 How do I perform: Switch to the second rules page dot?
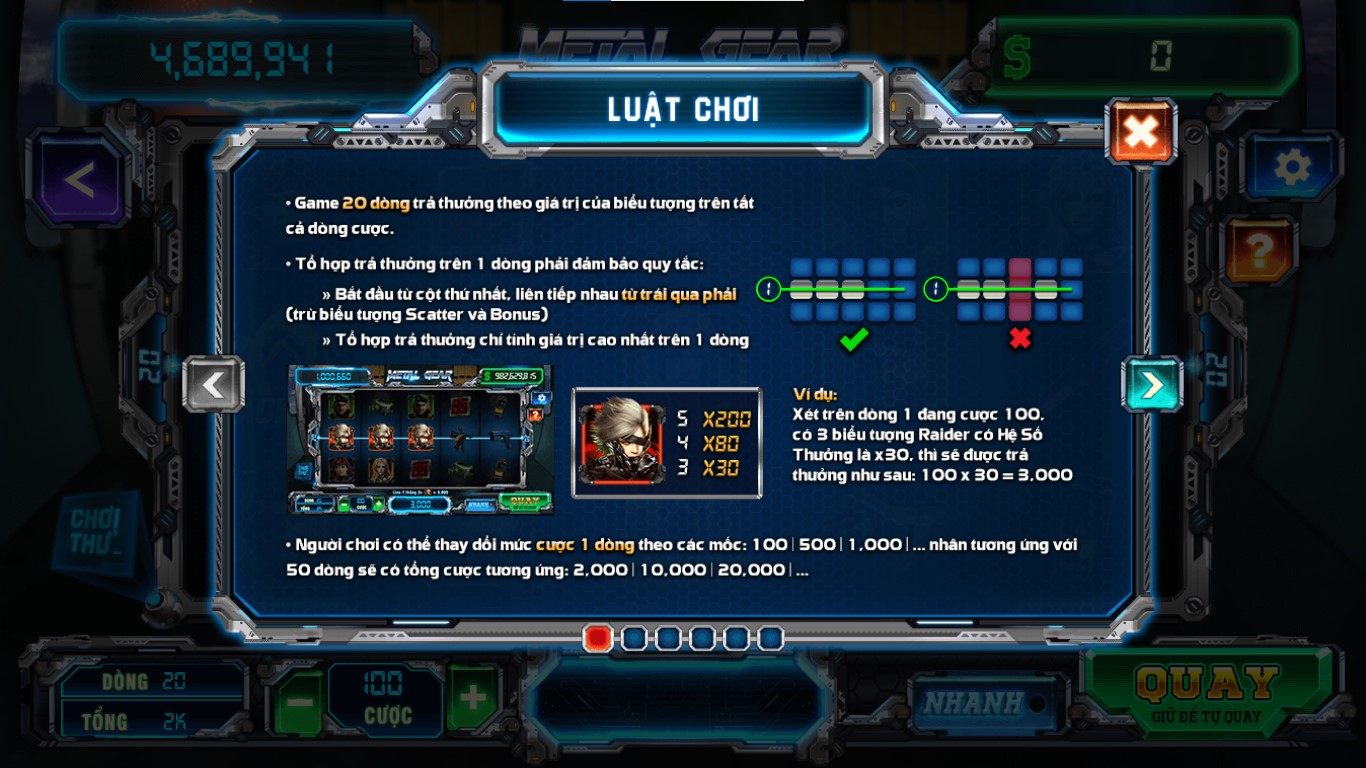634,636
